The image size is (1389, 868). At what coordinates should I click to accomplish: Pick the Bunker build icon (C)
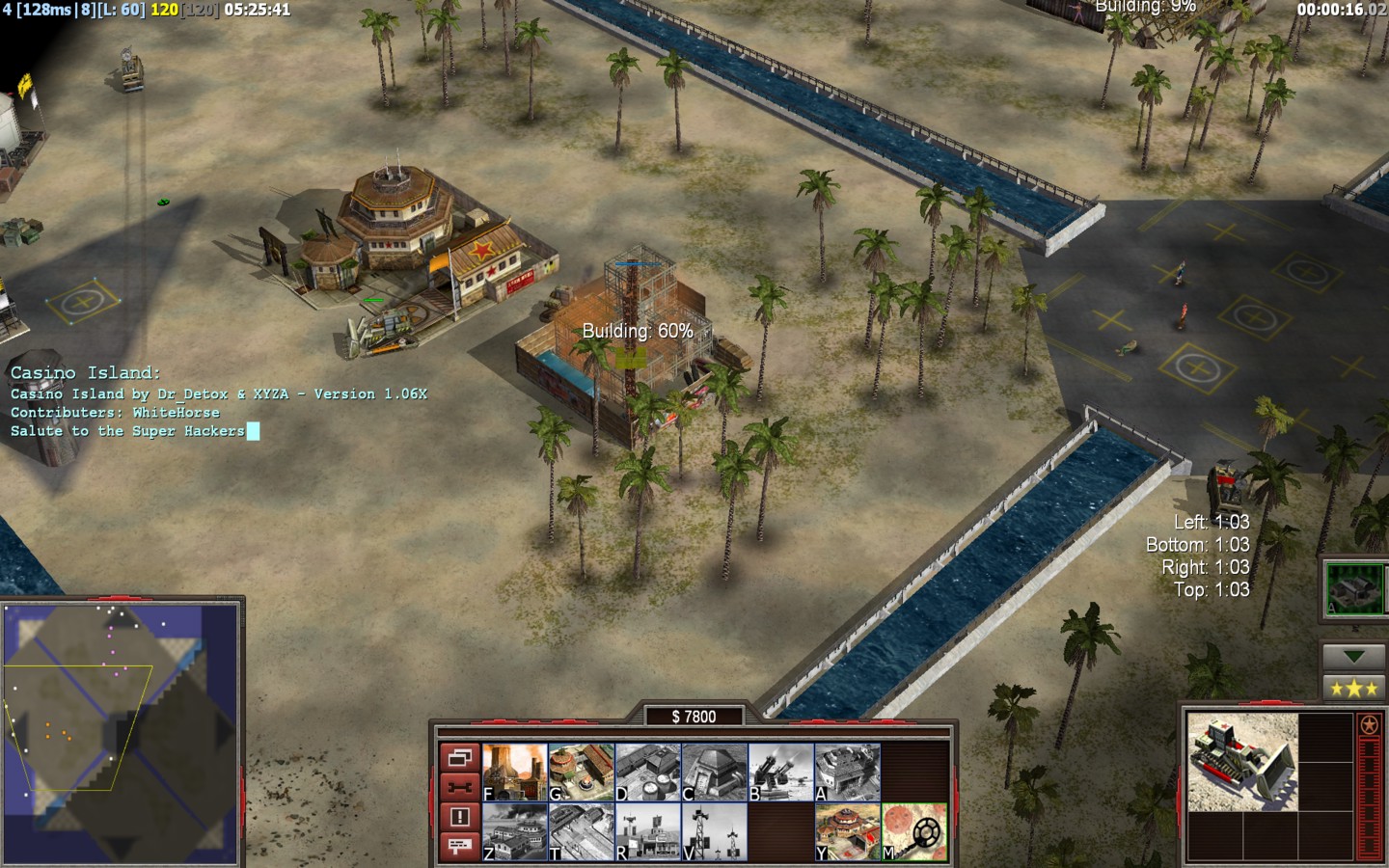(714, 773)
